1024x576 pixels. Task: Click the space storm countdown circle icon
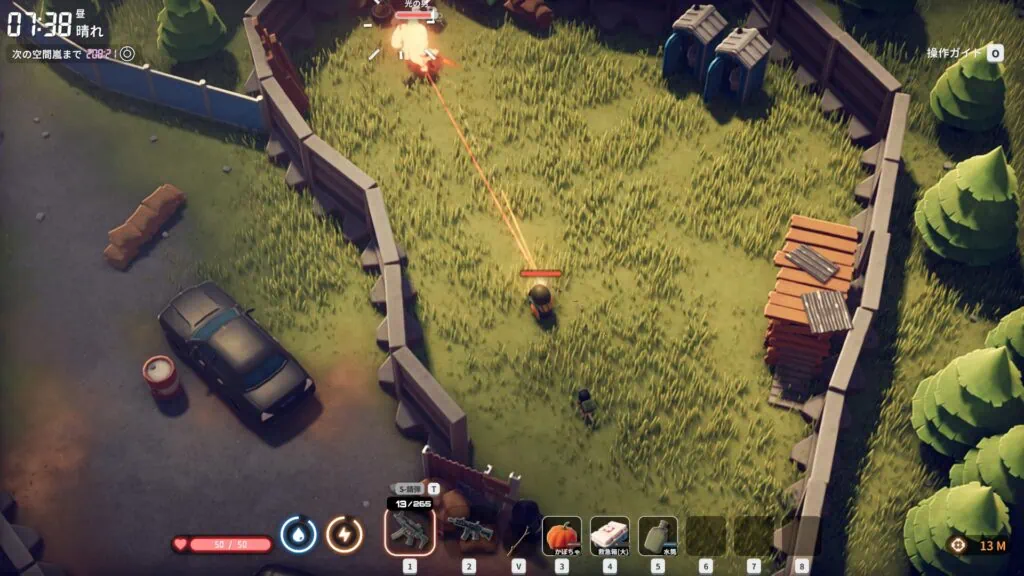coord(127,53)
